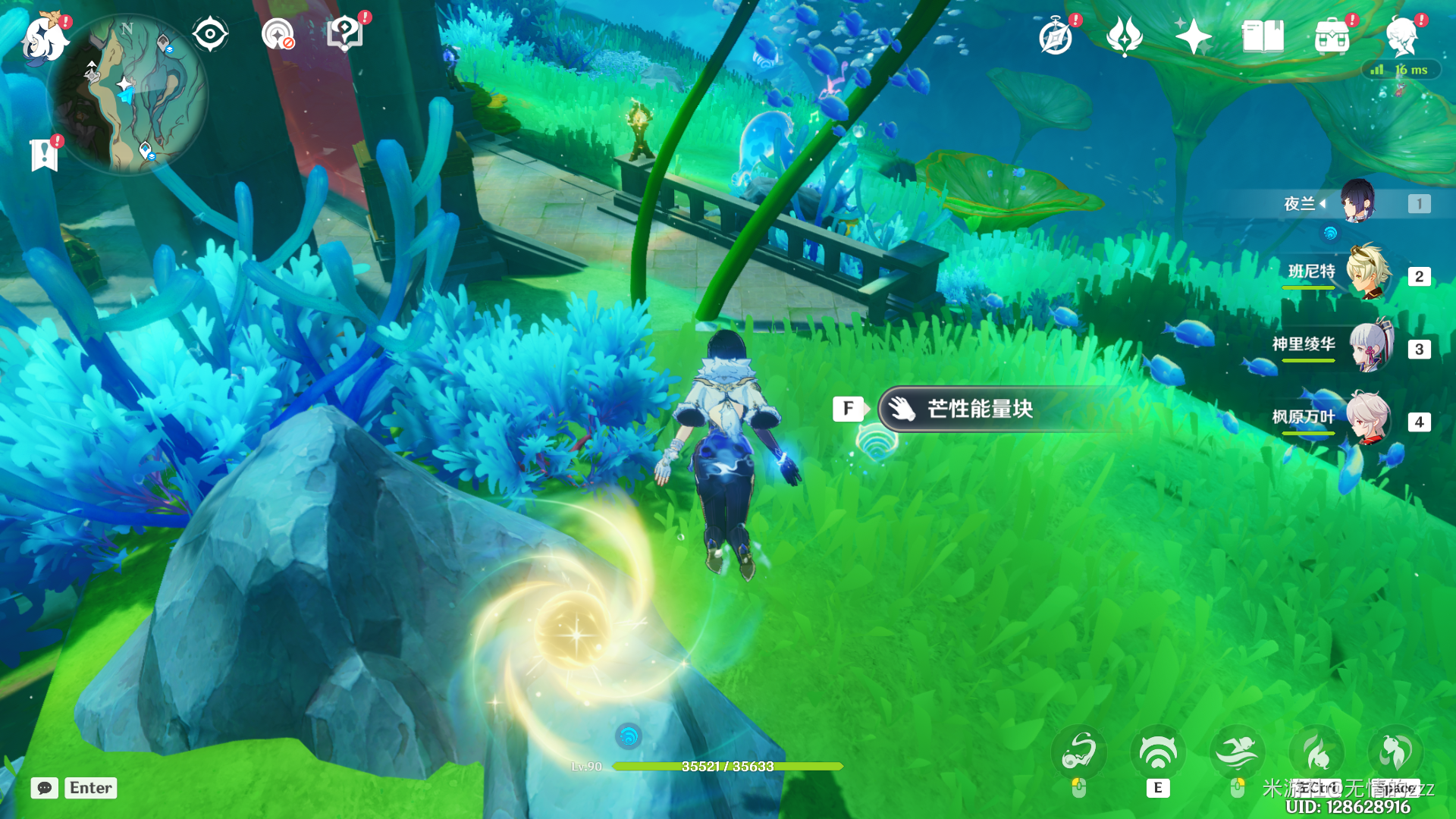
Task: Toggle the eye-shaped elemental sight icon
Action: [x=210, y=34]
